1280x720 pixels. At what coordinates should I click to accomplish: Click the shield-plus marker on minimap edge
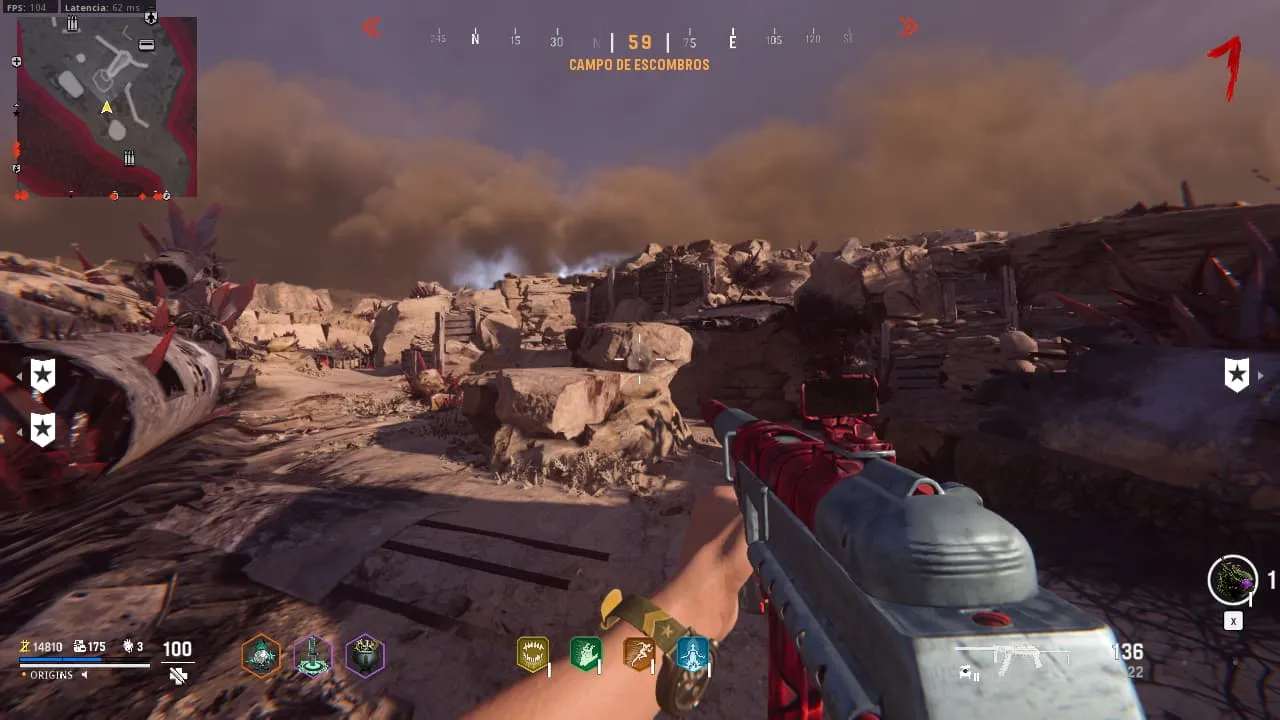pos(16,62)
